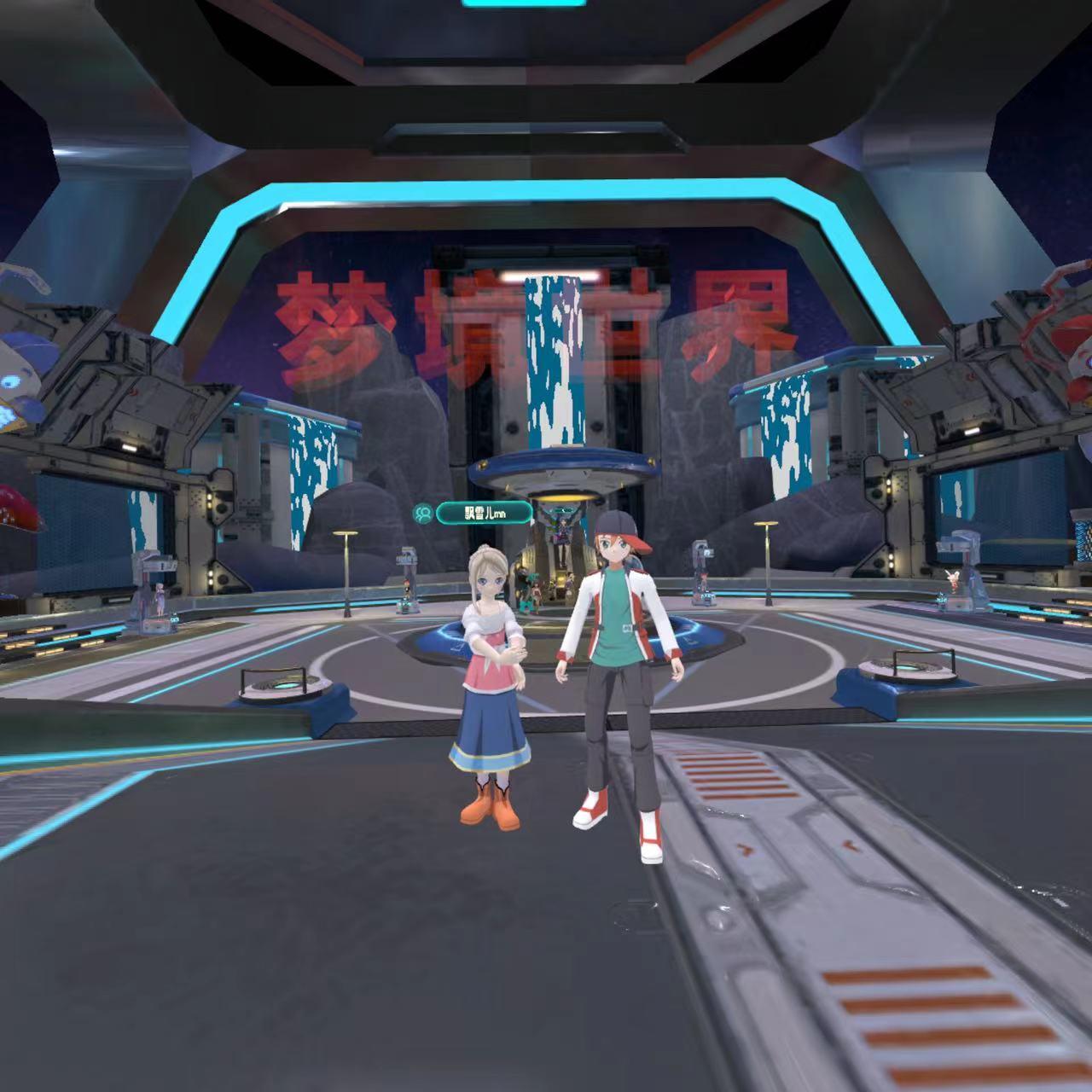Click the friends icon beside the name tag
This screenshot has width=1092, height=1092.
[x=423, y=514]
